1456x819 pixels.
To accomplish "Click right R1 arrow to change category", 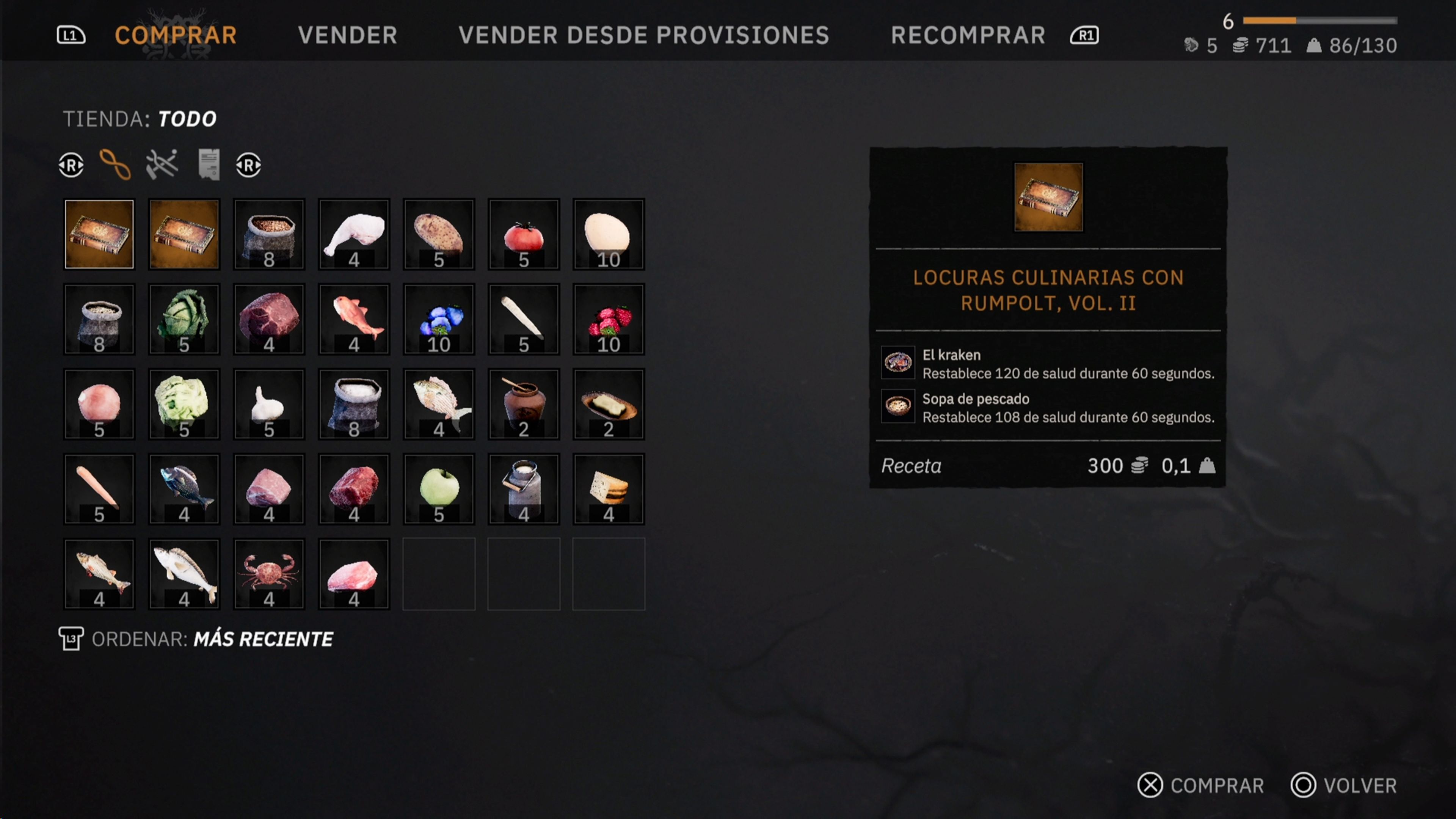I will 248,165.
